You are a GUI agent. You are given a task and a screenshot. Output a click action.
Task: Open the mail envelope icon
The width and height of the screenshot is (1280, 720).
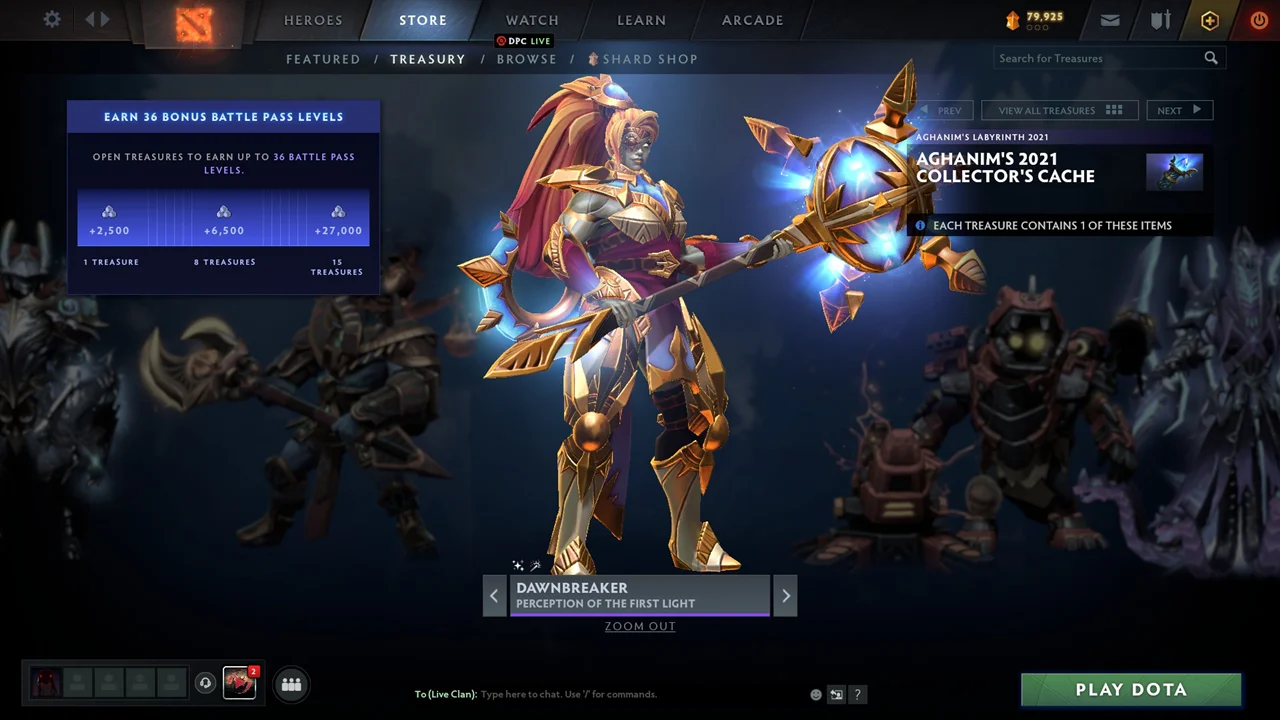(1110, 20)
